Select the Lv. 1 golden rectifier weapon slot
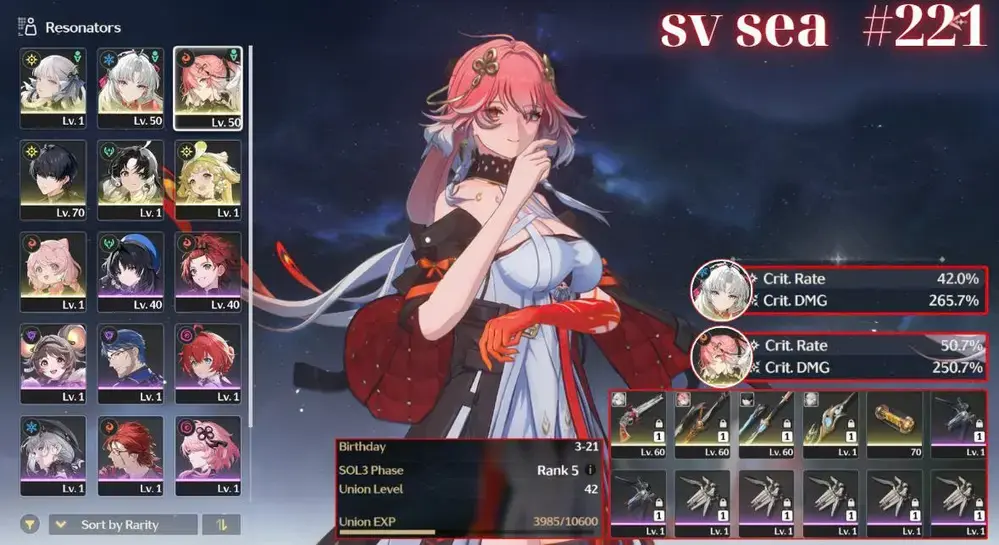Viewport: 999px width, 545px height. coord(830,425)
